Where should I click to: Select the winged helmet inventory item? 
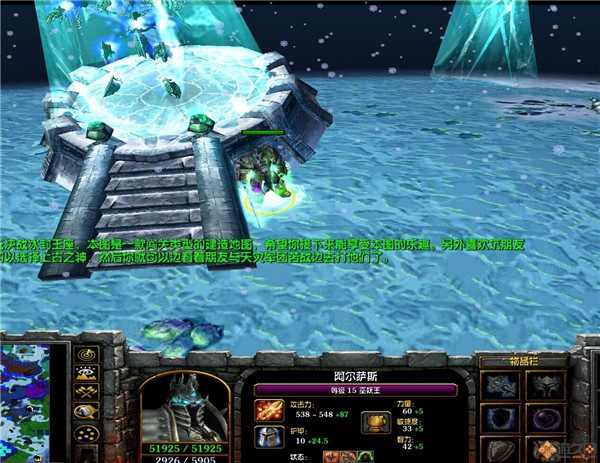pos(546,386)
